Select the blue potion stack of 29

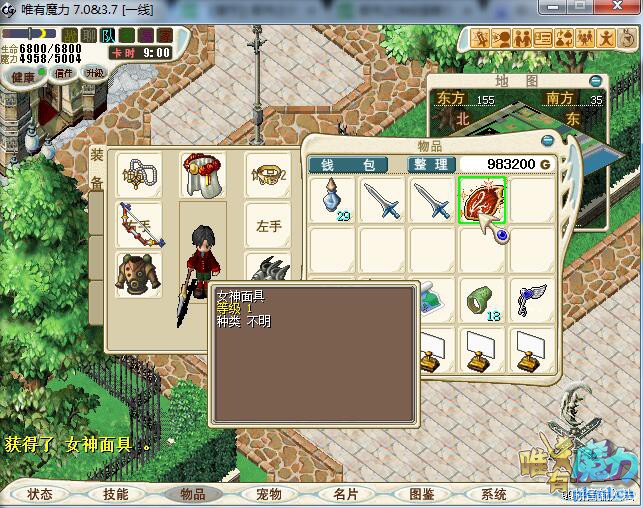tap(332, 200)
